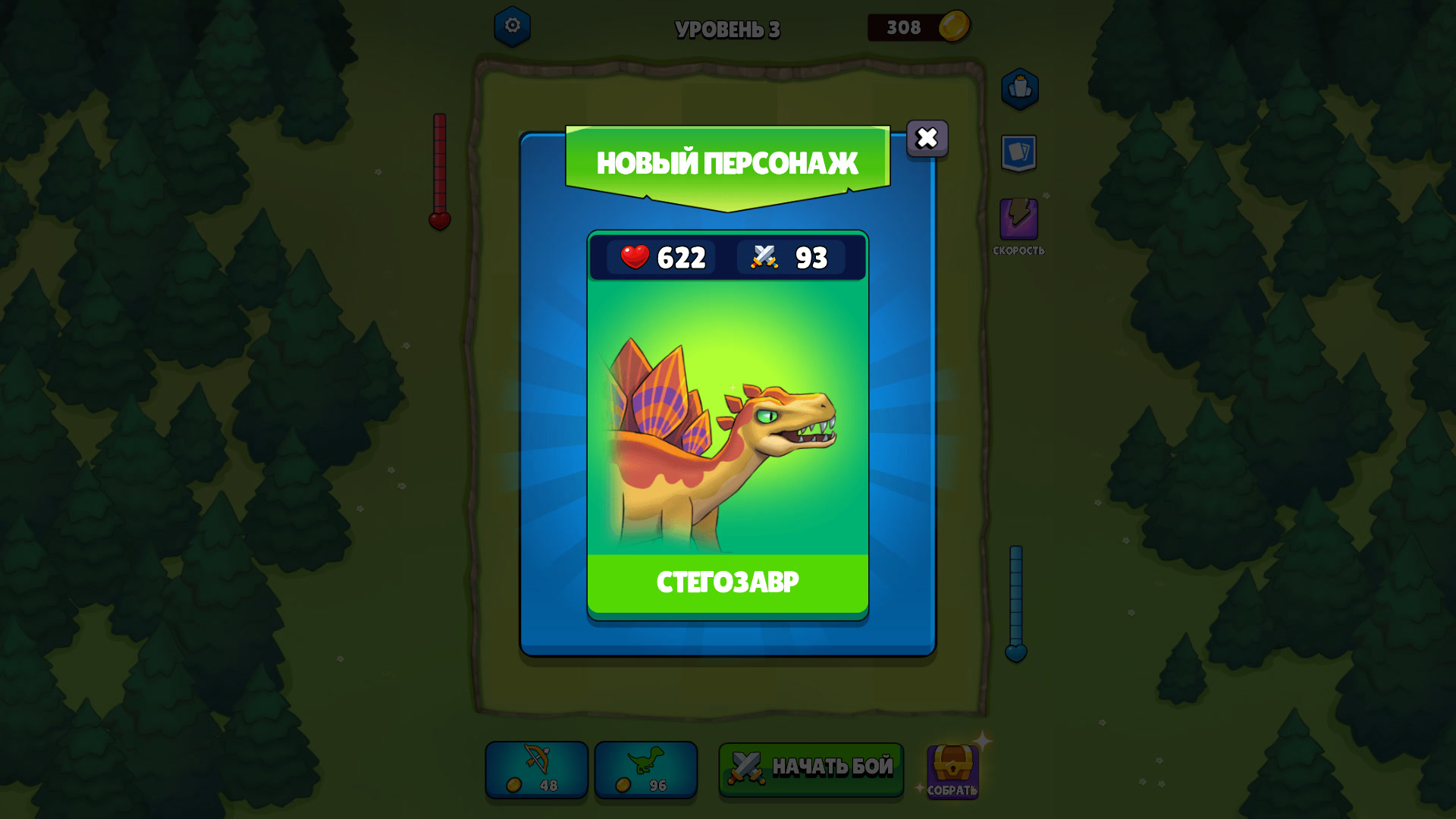The height and width of the screenshot is (819, 1456).
Task: Open the settings gear at top
Action: (511, 27)
